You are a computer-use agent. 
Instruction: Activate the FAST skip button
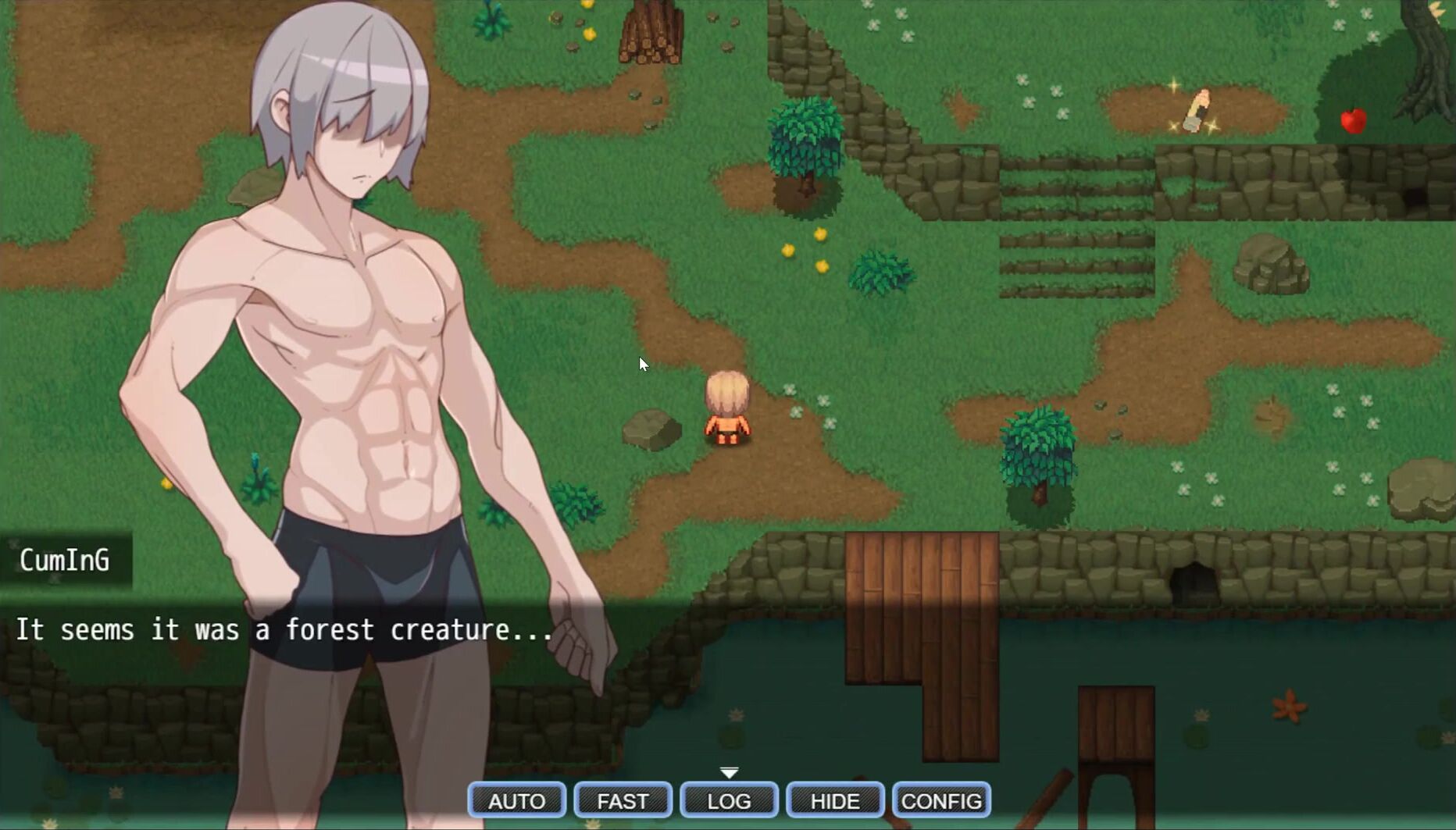(623, 800)
